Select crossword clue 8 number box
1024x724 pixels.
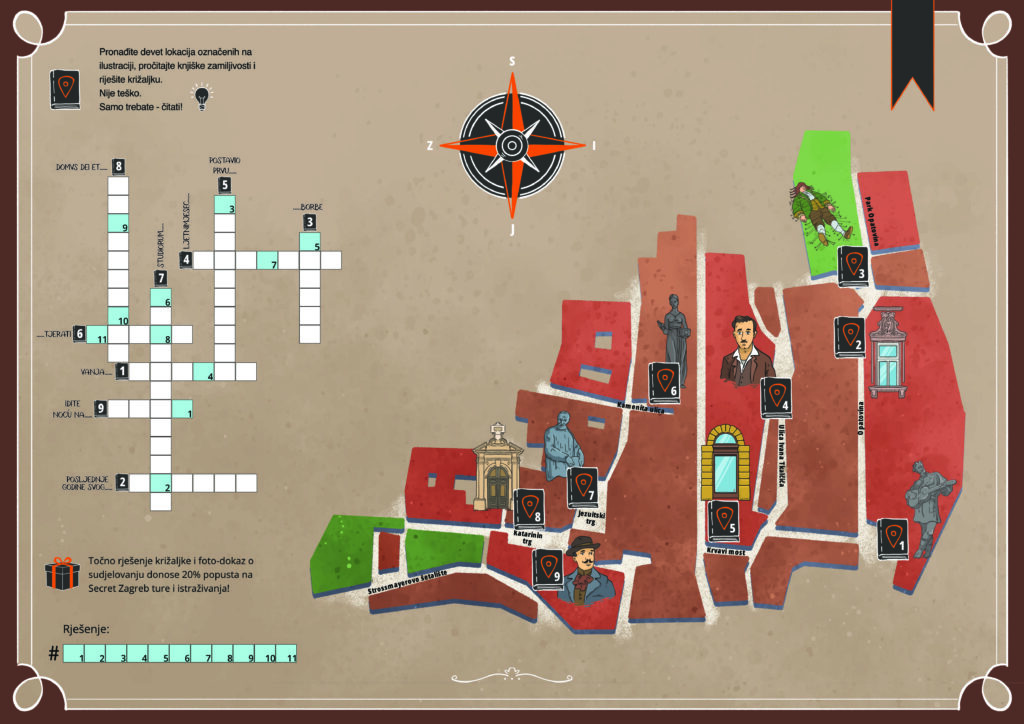tap(118, 166)
